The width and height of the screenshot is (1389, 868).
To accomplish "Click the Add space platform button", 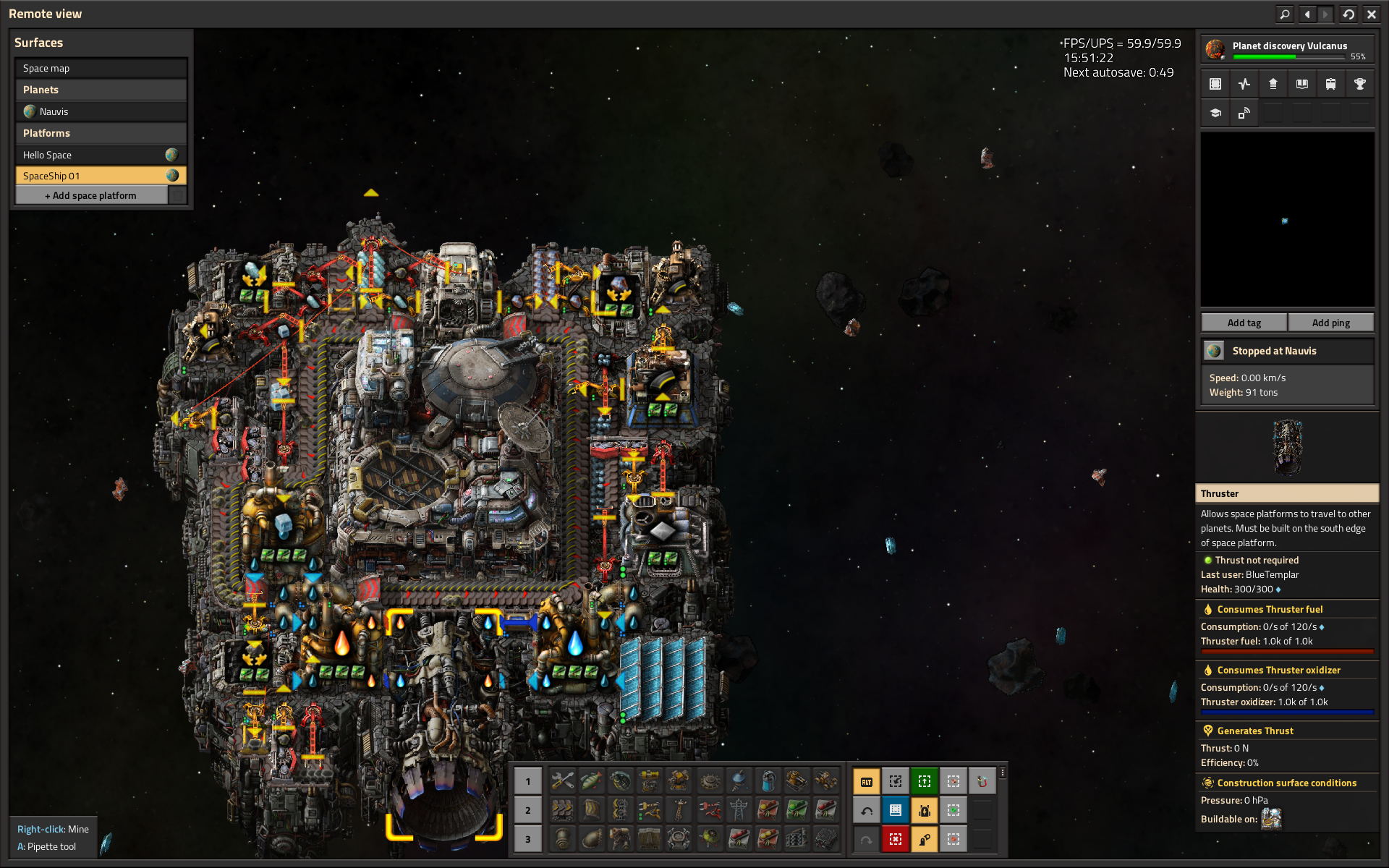I will pos(91,195).
